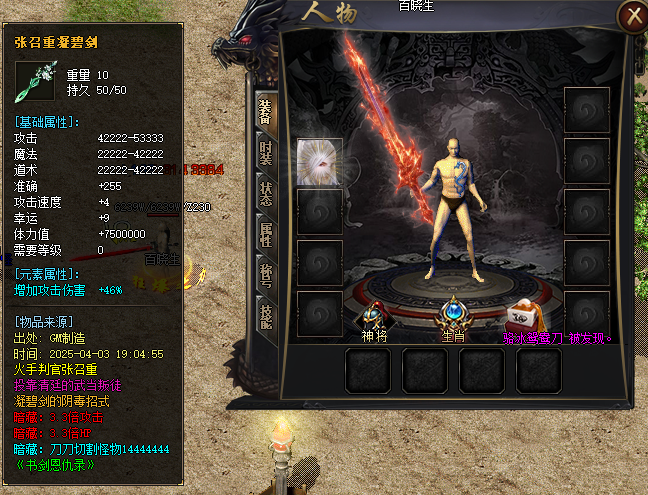Select the 属性 attributes tab
648x495 pixels.
click(x=266, y=235)
